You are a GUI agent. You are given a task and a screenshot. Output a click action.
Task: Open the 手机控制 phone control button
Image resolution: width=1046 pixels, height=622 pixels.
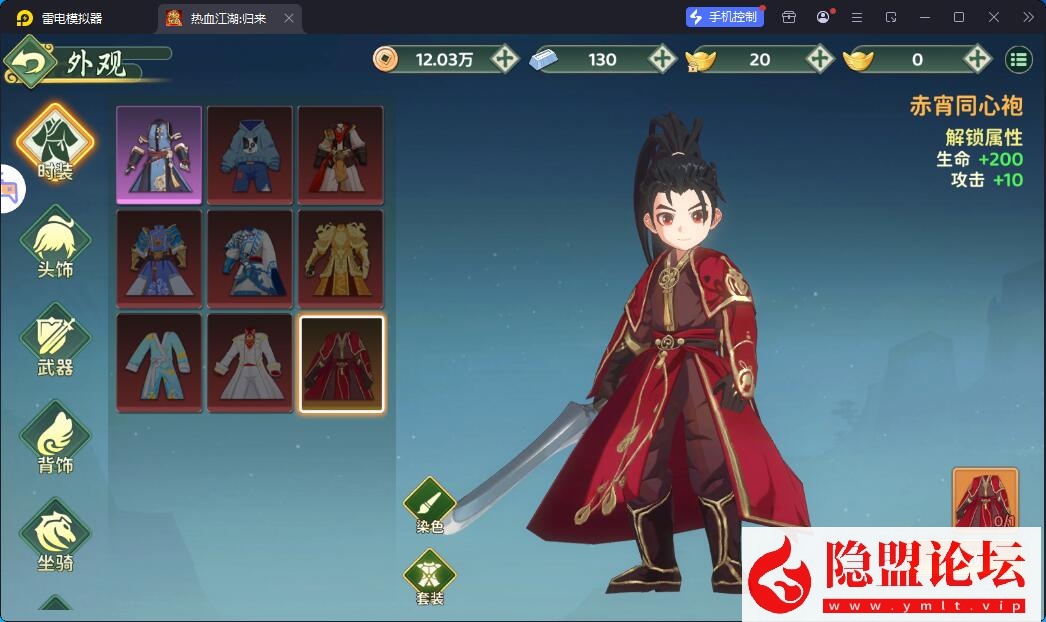725,17
